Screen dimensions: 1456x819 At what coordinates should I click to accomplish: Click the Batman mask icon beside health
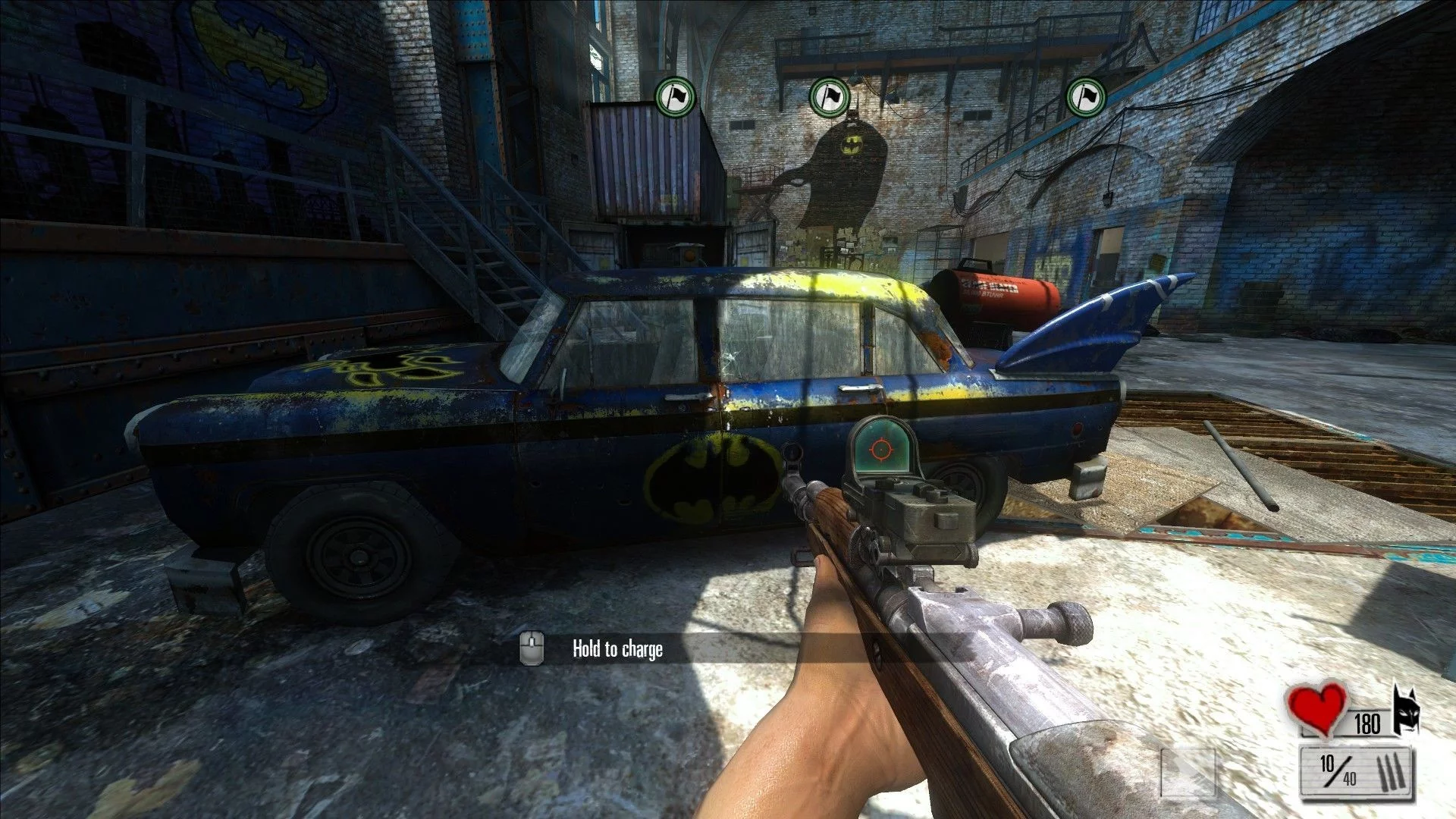point(1406,710)
